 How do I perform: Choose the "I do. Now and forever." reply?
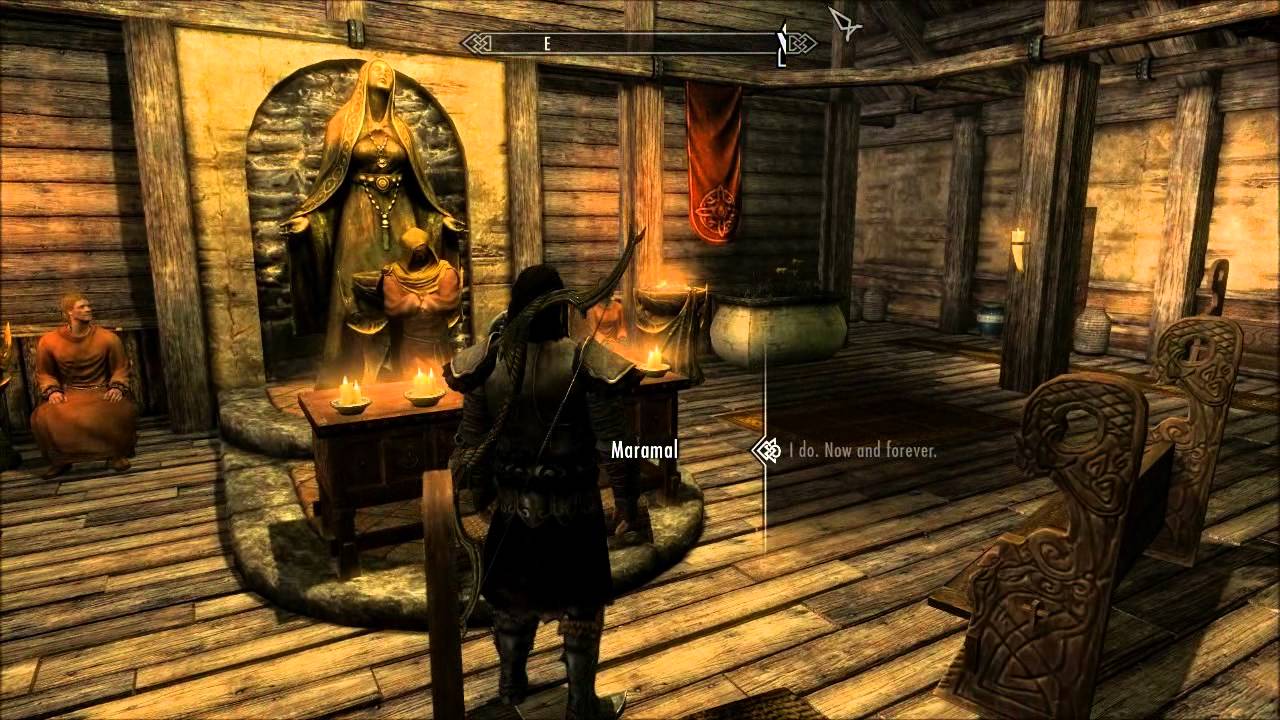tap(862, 451)
